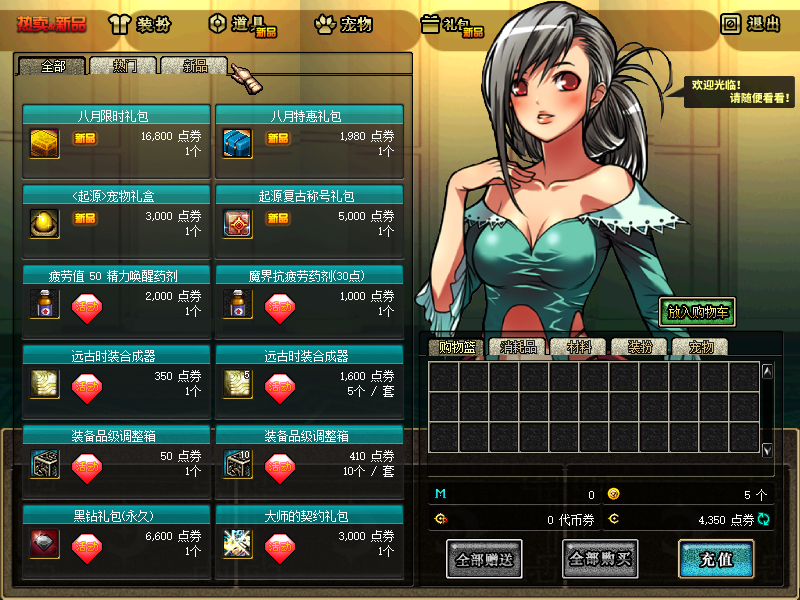Choose the 〈起源〉宠物礼盒 golden egg item
The width and height of the screenshot is (800, 600).
[x=44, y=220]
